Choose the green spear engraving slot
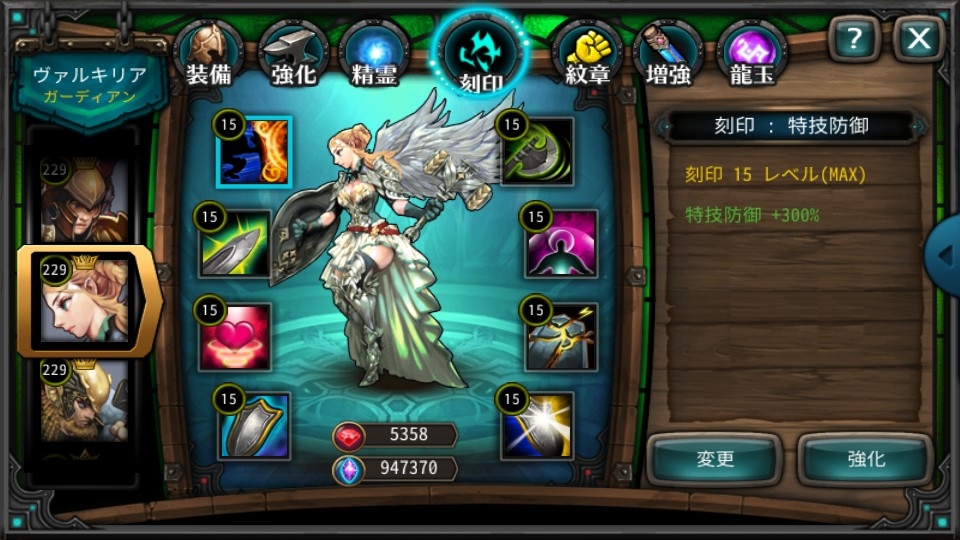 coord(236,243)
